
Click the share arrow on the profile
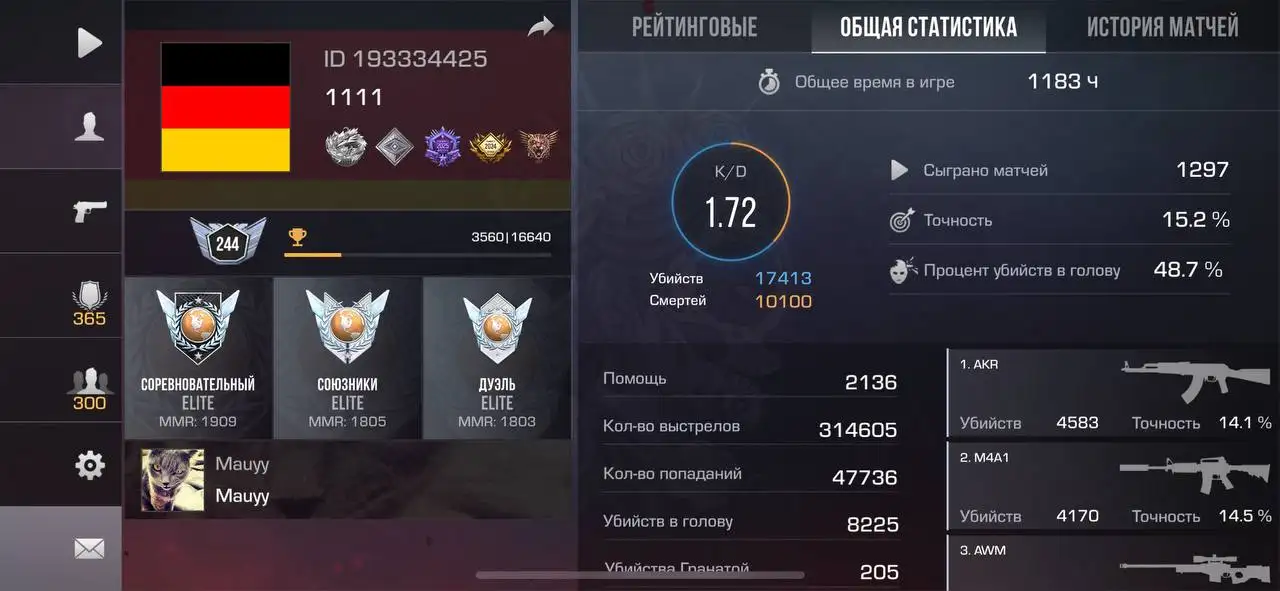pos(541,27)
